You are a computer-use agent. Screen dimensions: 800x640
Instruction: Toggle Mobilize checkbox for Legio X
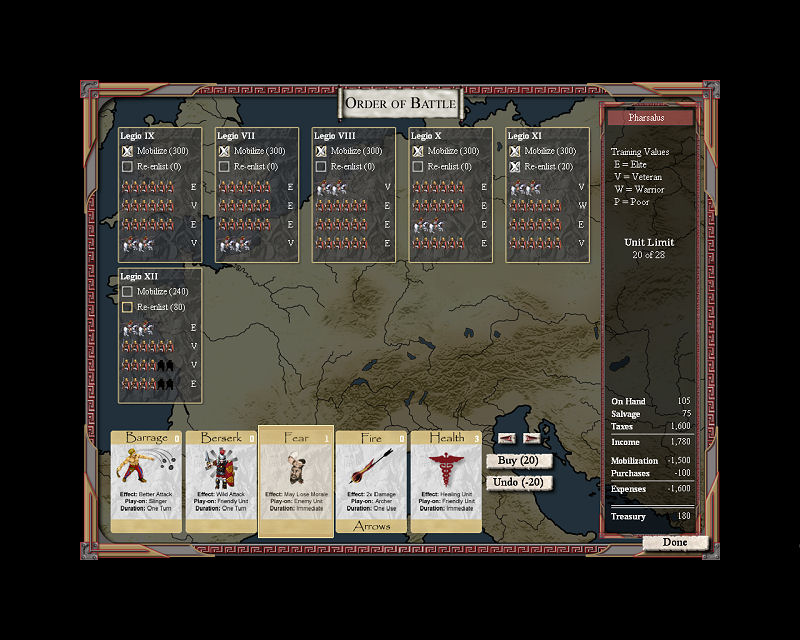pyautogui.click(x=418, y=151)
